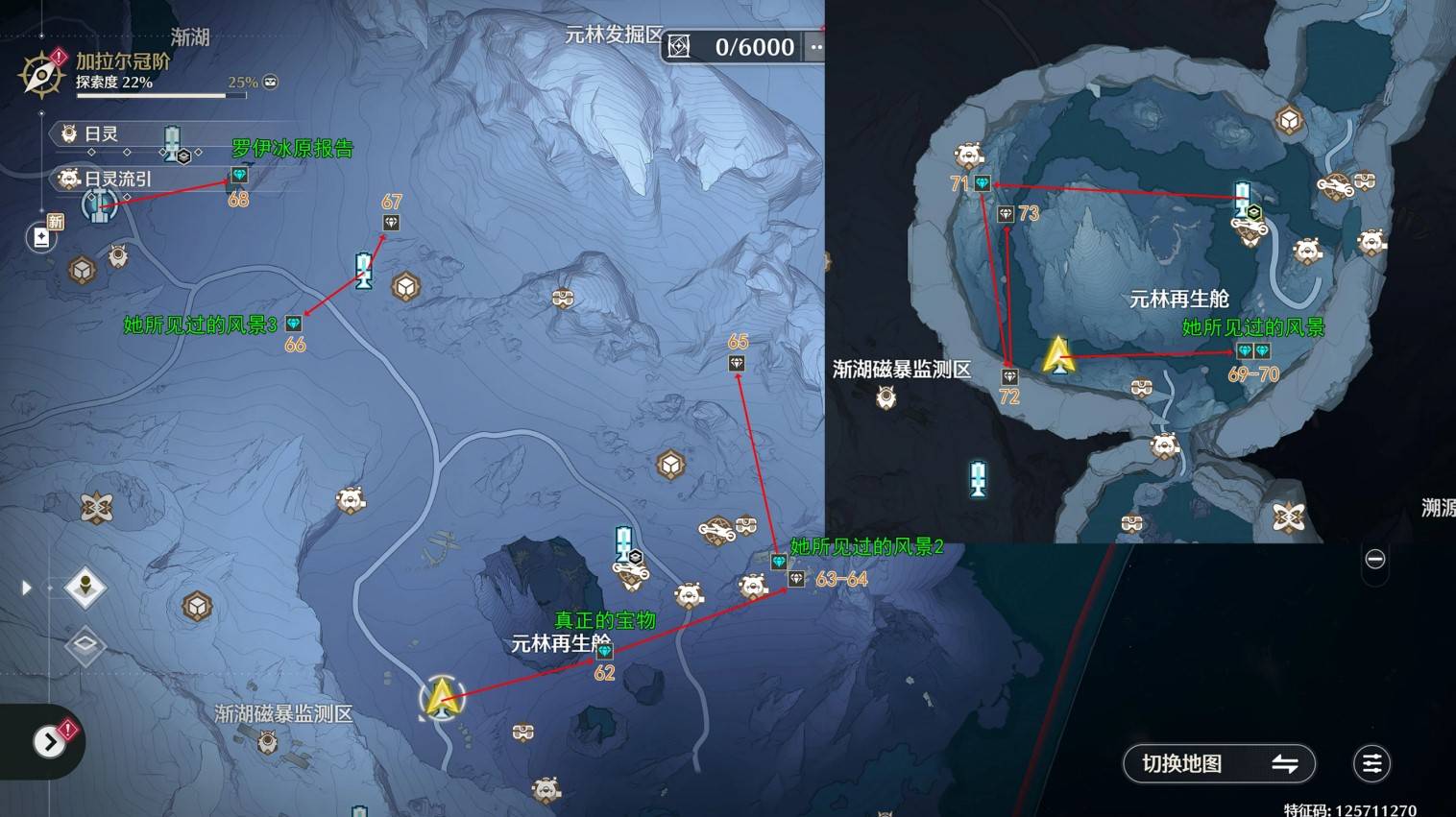Select the teleport waypoint beneath 日灵流引
The image size is (1456, 817).
click(99, 204)
